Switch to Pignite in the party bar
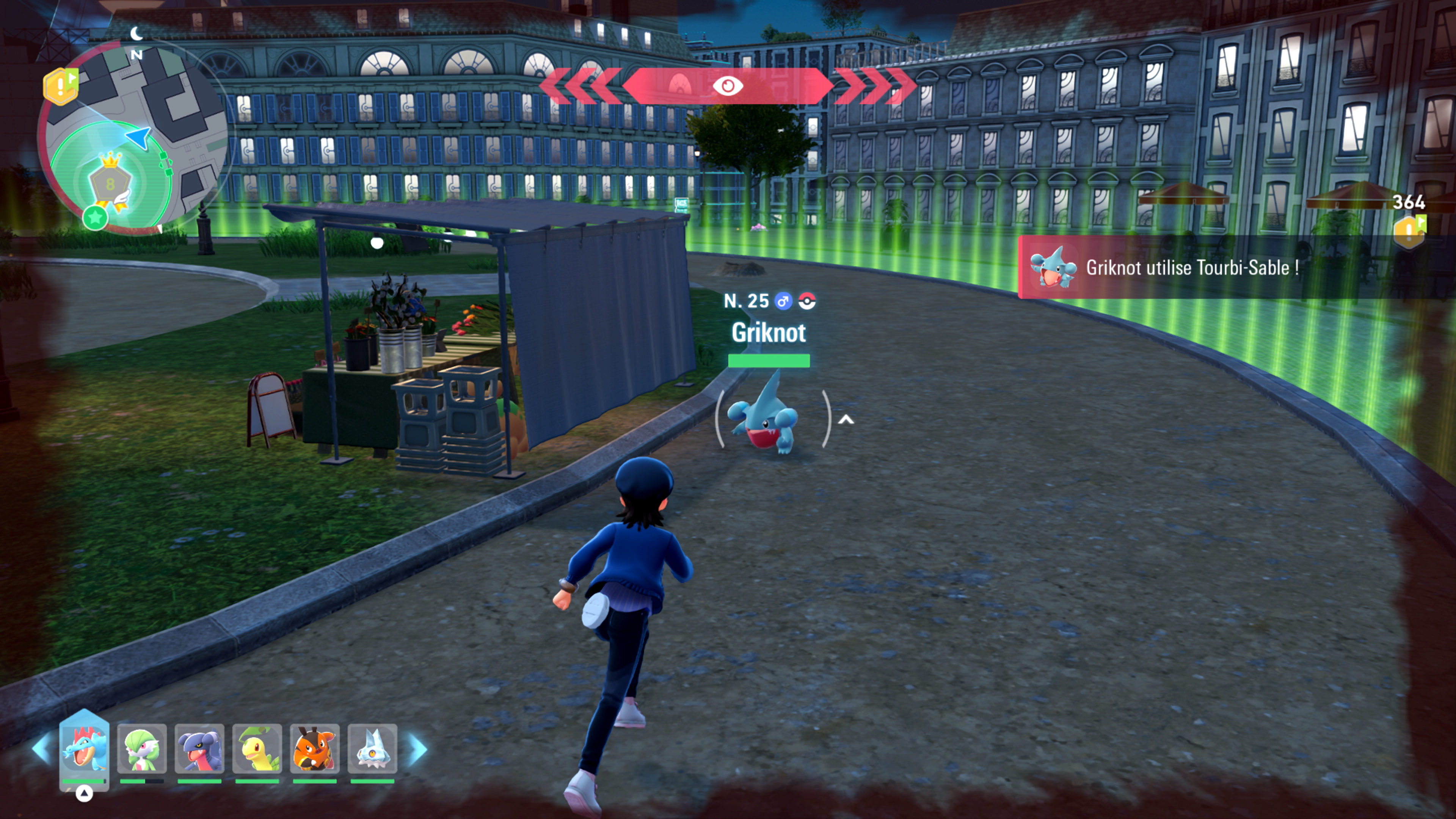This screenshot has height=819, width=1456. coord(315,748)
